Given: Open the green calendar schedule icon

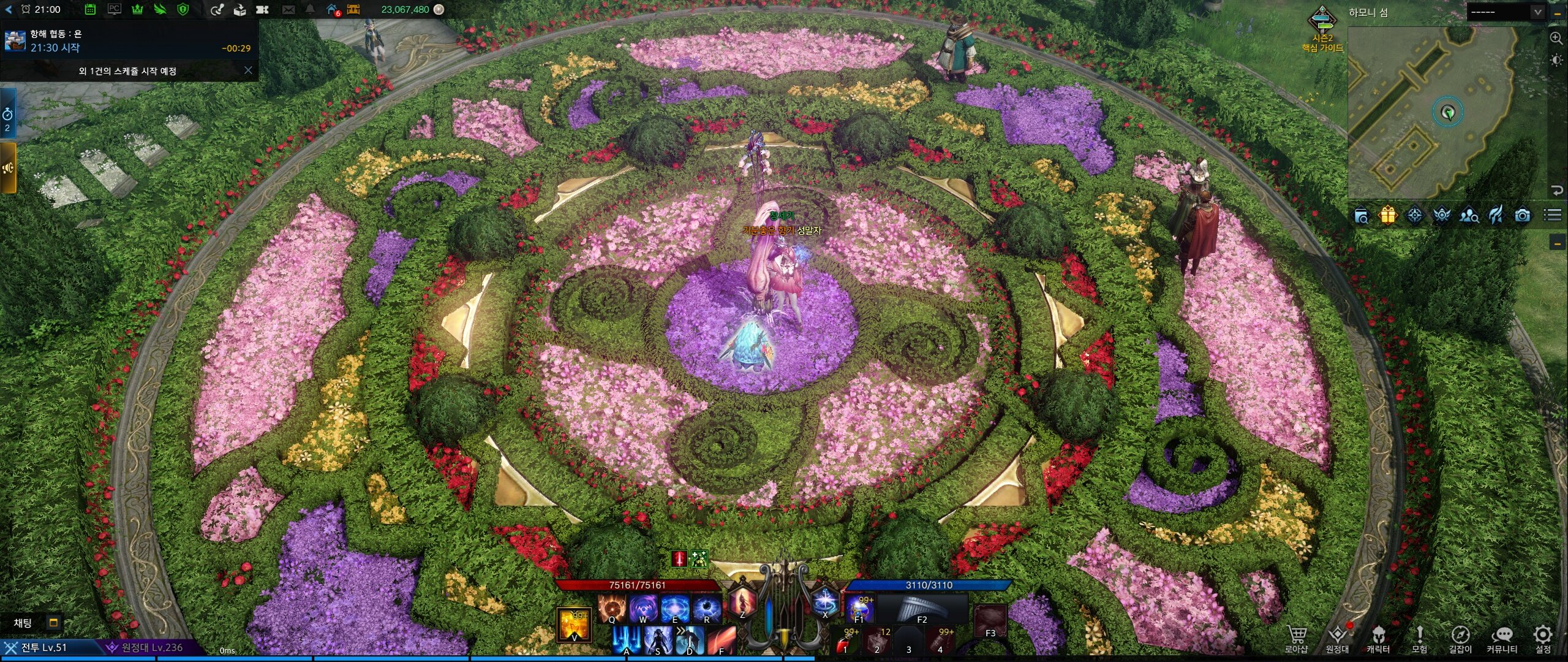Looking at the screenshot, I should pyautogui.click(x=90, y=9).
